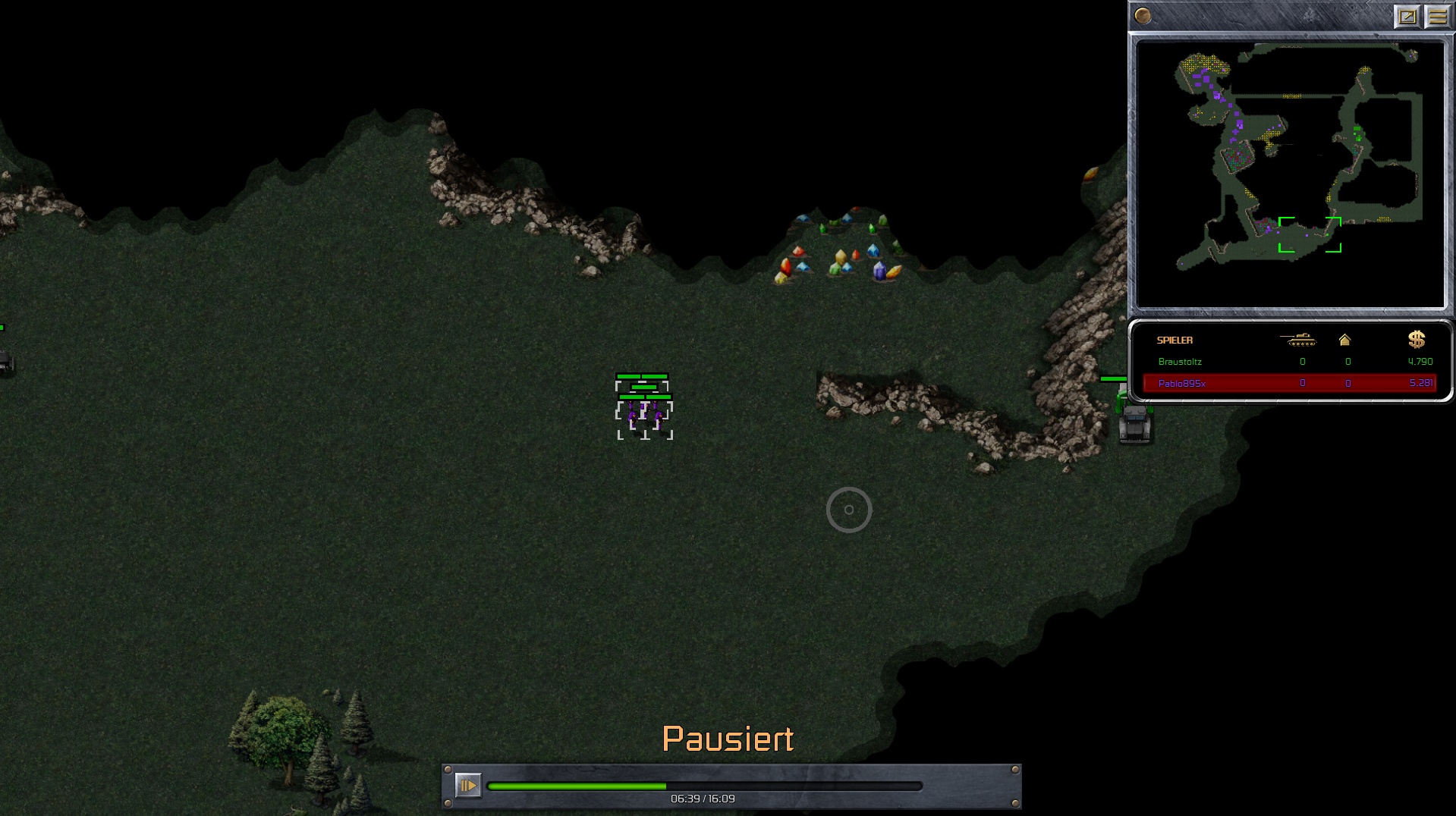
Task: Seek on the green replay progress bar
Action: (704, 786)
